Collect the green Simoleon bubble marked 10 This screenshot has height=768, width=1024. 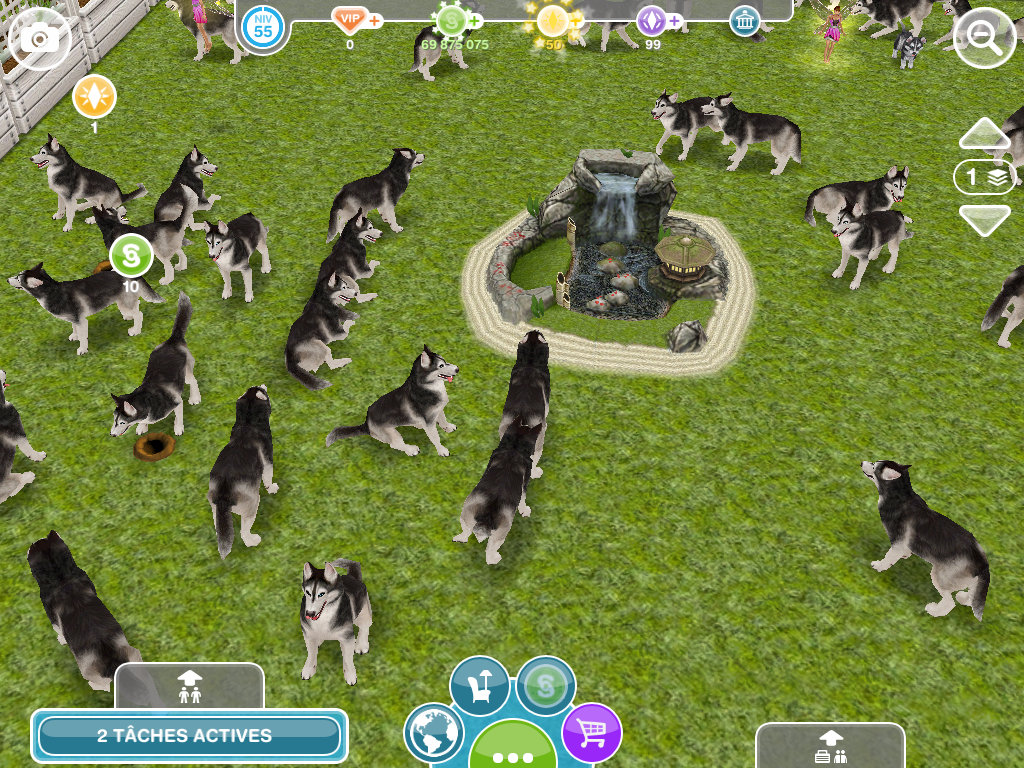click(x=131, y=256)
